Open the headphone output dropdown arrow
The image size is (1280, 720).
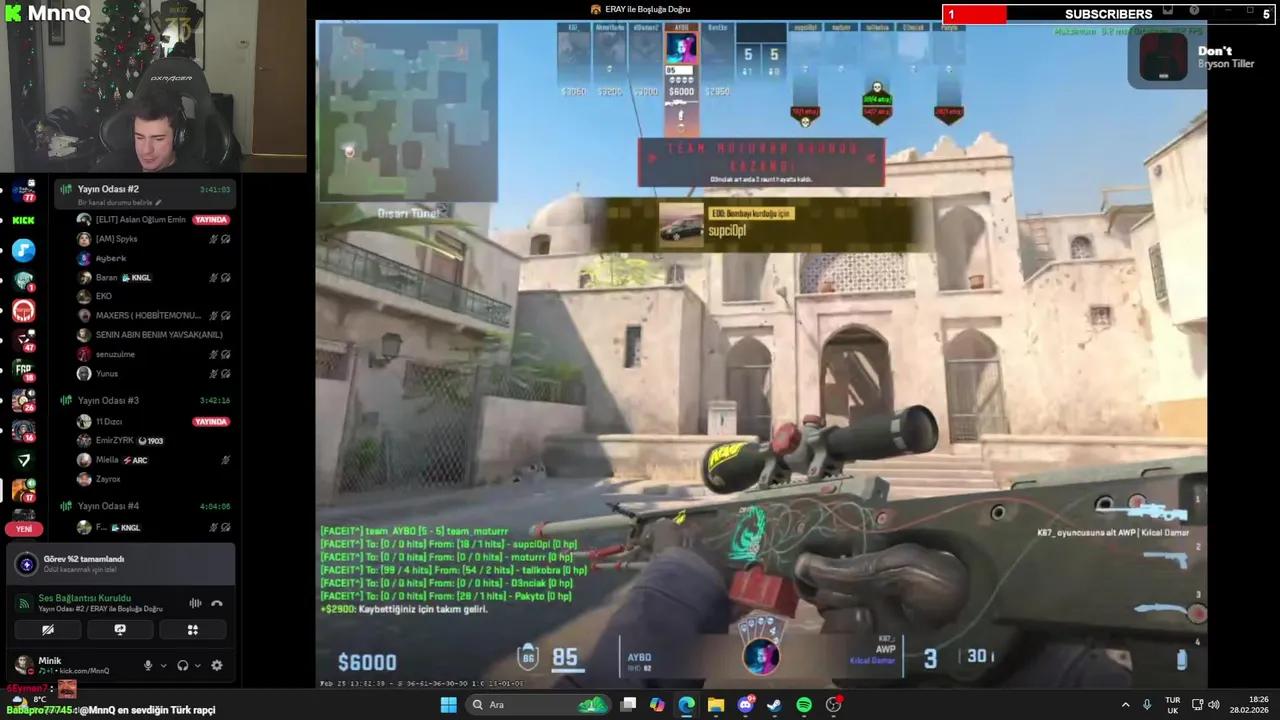point(197,665)
